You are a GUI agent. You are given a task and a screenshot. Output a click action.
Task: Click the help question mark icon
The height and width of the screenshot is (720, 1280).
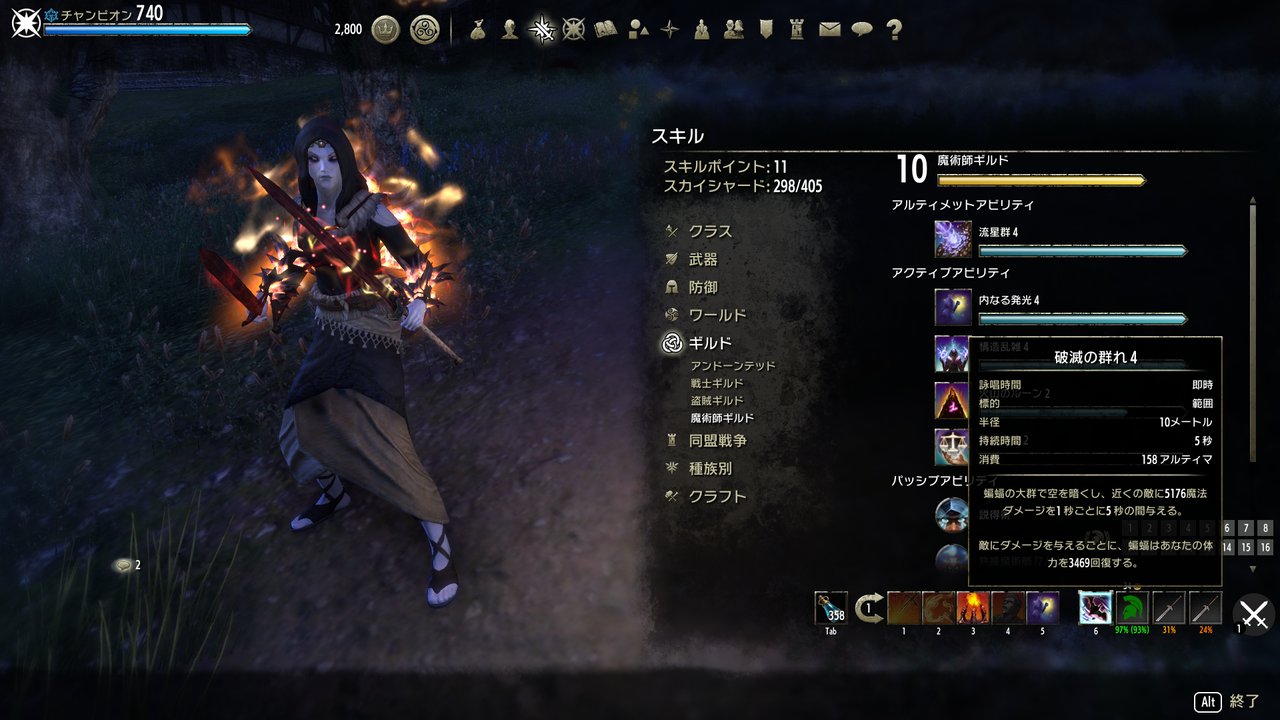coord(894,30)
